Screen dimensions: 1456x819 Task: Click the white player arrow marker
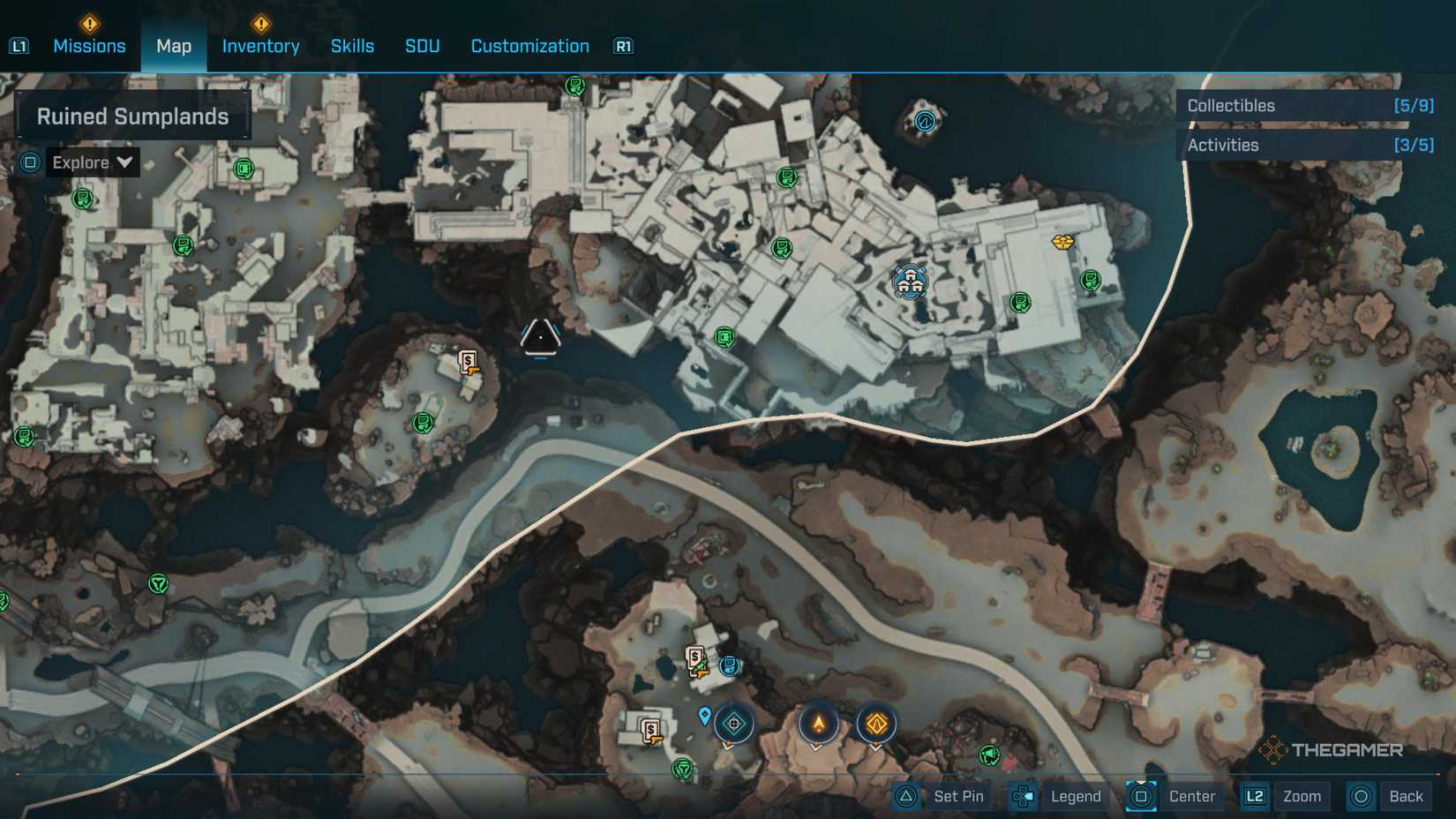pyautogui.click(x=540, y=337)
